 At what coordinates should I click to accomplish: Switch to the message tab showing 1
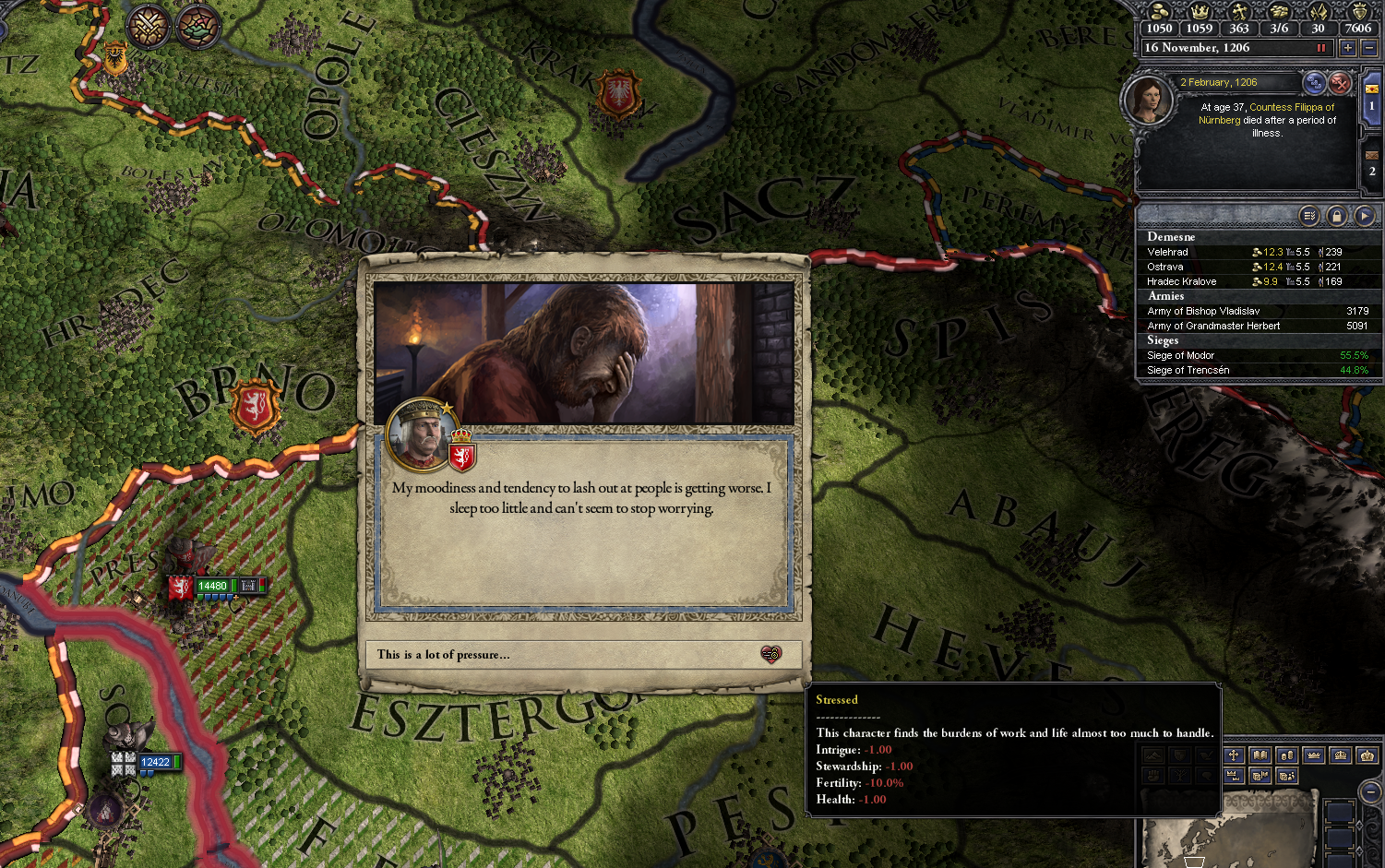1372,104
